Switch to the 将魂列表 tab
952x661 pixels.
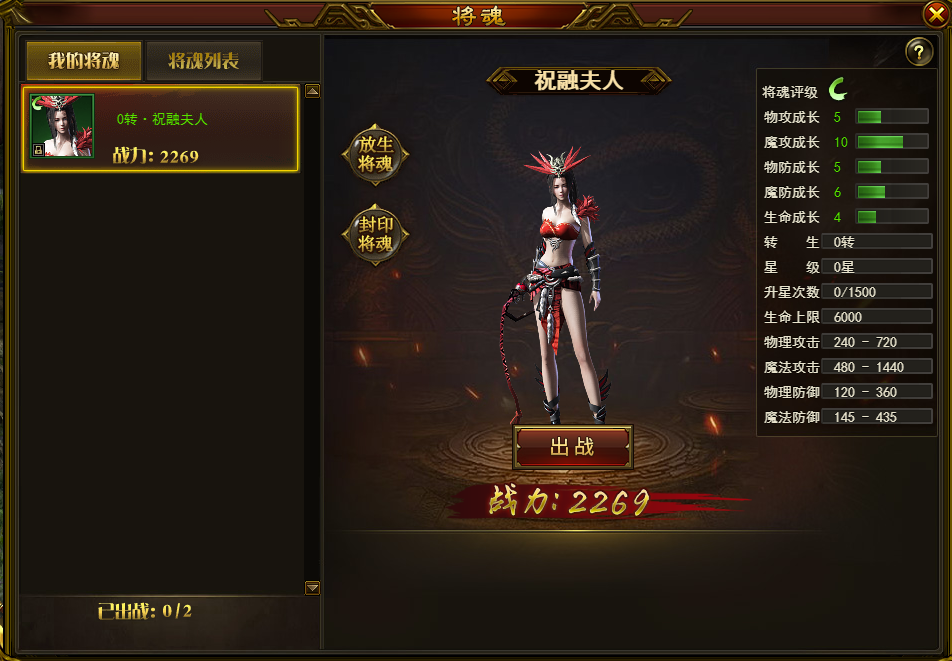204,61
